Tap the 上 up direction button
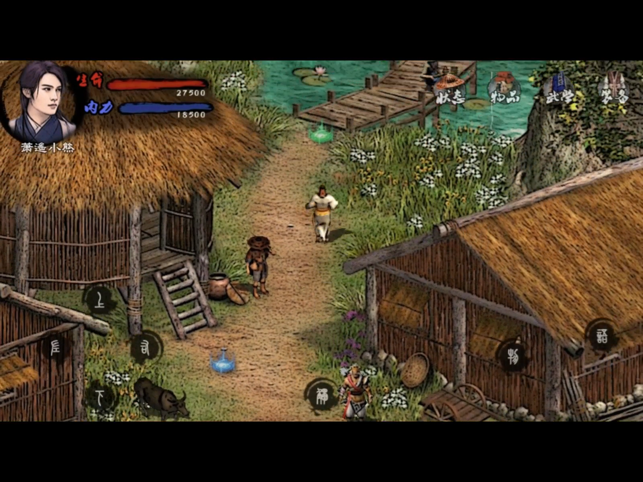The image size is (643, 482). click(99, 299)
